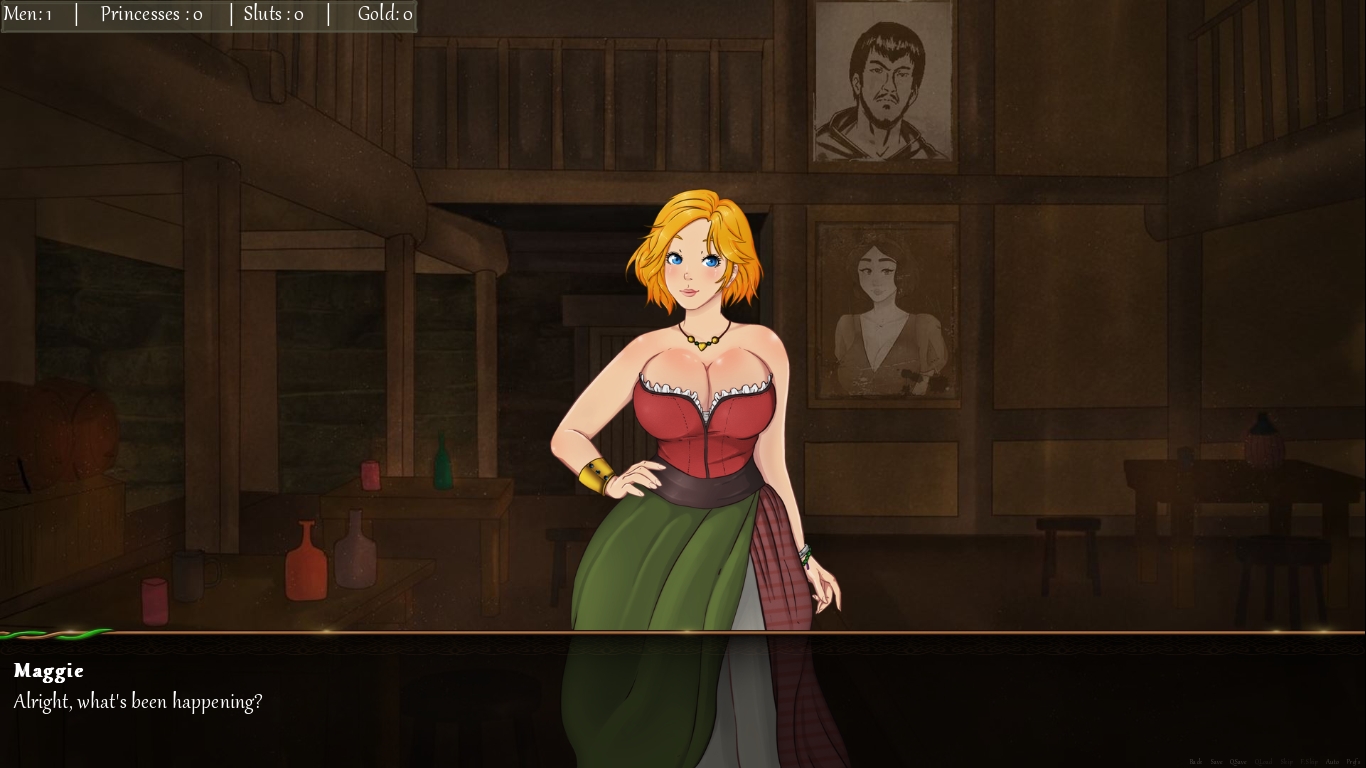This screenshot has height=768, width=1366.
Task: Open the Prefs preferences menu
Action: point(1353,762)
